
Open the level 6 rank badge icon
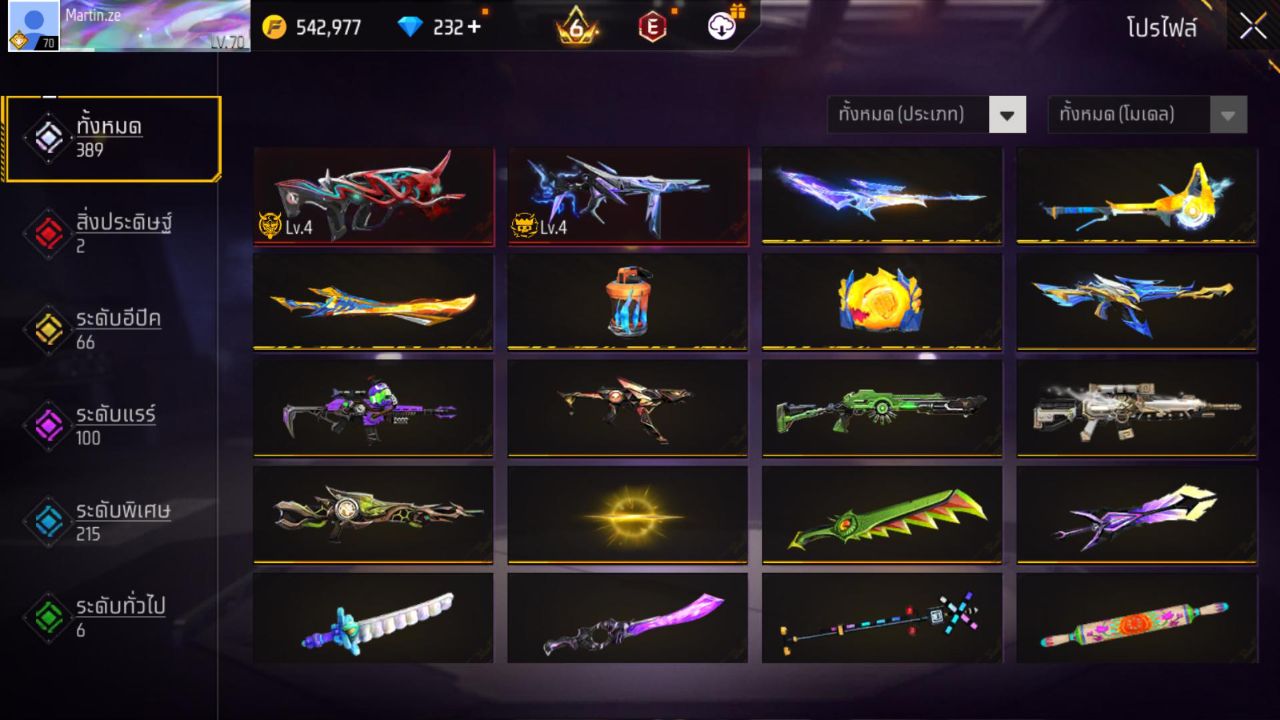click(x=578, y=25)
